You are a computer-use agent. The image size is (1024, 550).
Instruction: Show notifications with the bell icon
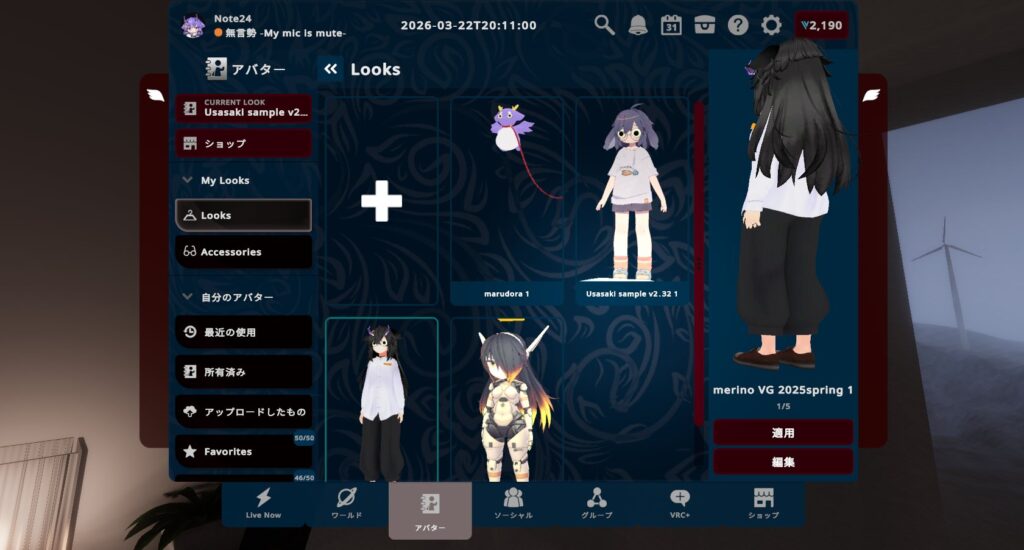pos(638,25)
